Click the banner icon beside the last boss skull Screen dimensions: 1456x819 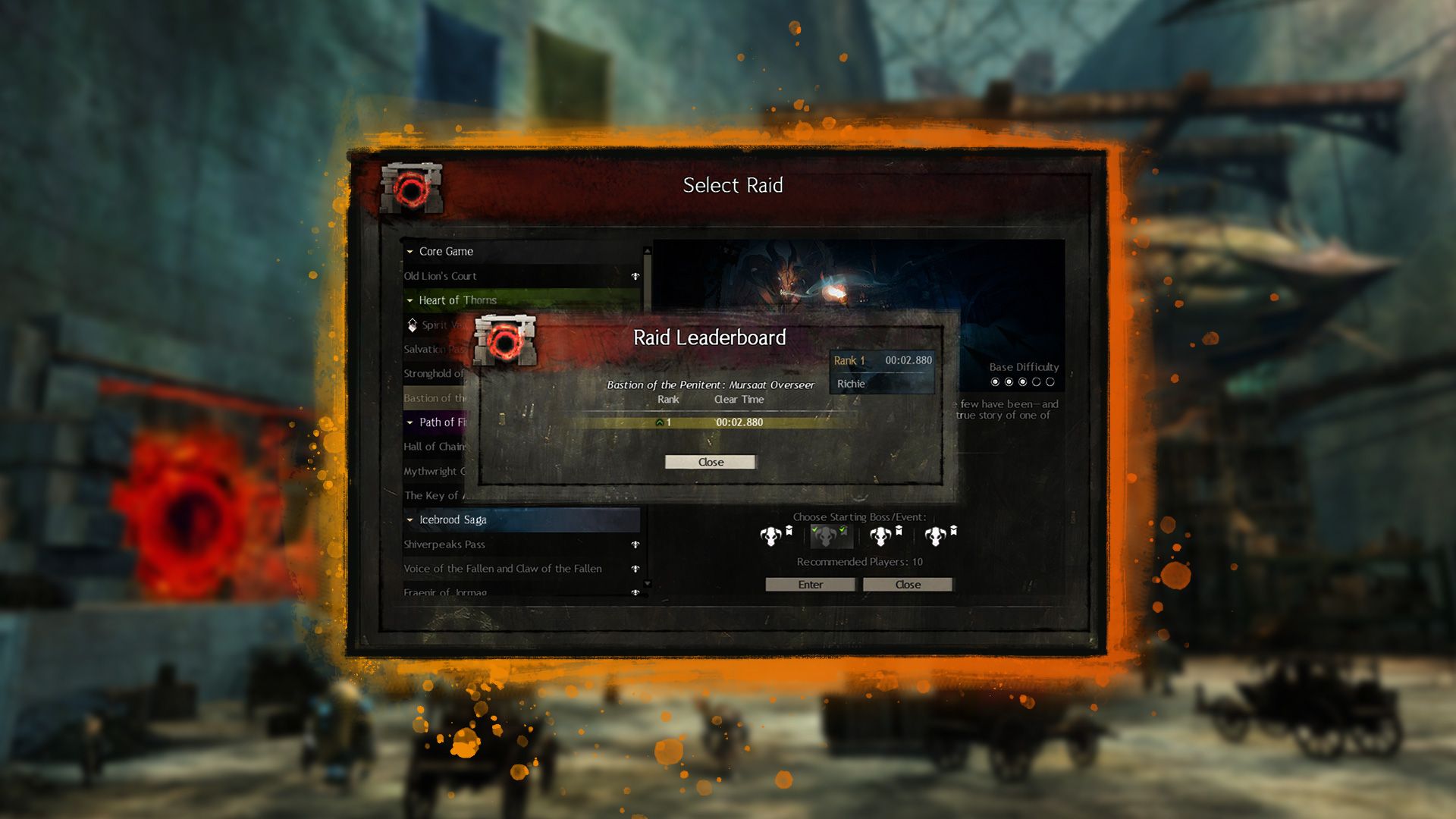click(955, 532)
